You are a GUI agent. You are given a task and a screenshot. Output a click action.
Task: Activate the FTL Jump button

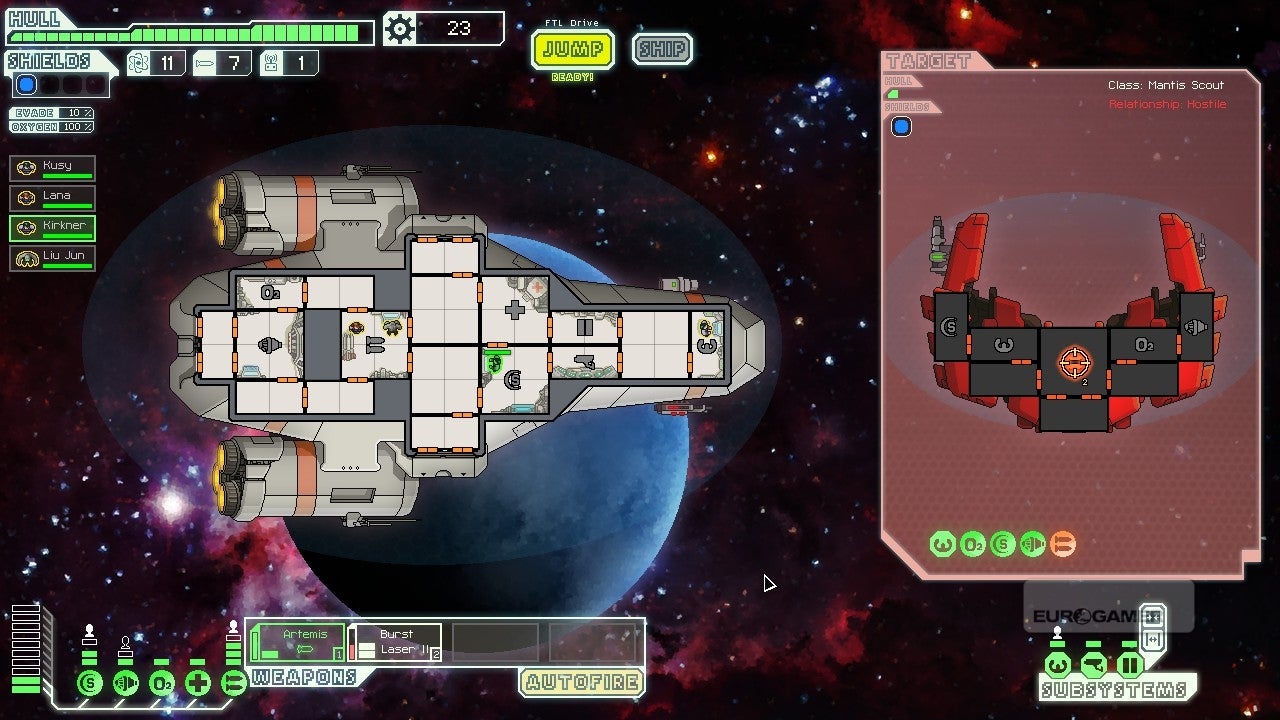(572, 49)
